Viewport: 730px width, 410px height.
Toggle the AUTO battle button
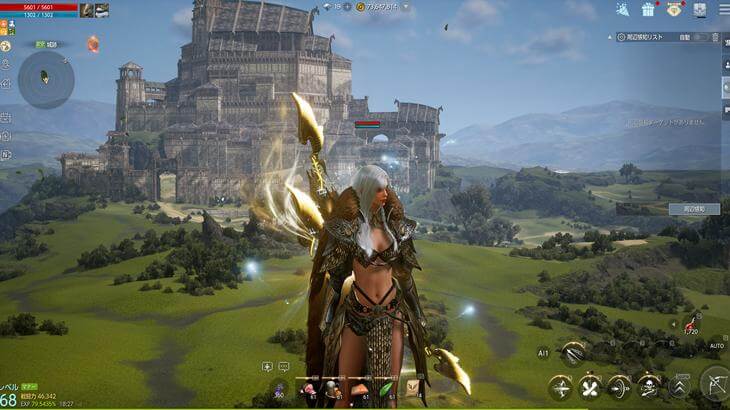[716, 346]
